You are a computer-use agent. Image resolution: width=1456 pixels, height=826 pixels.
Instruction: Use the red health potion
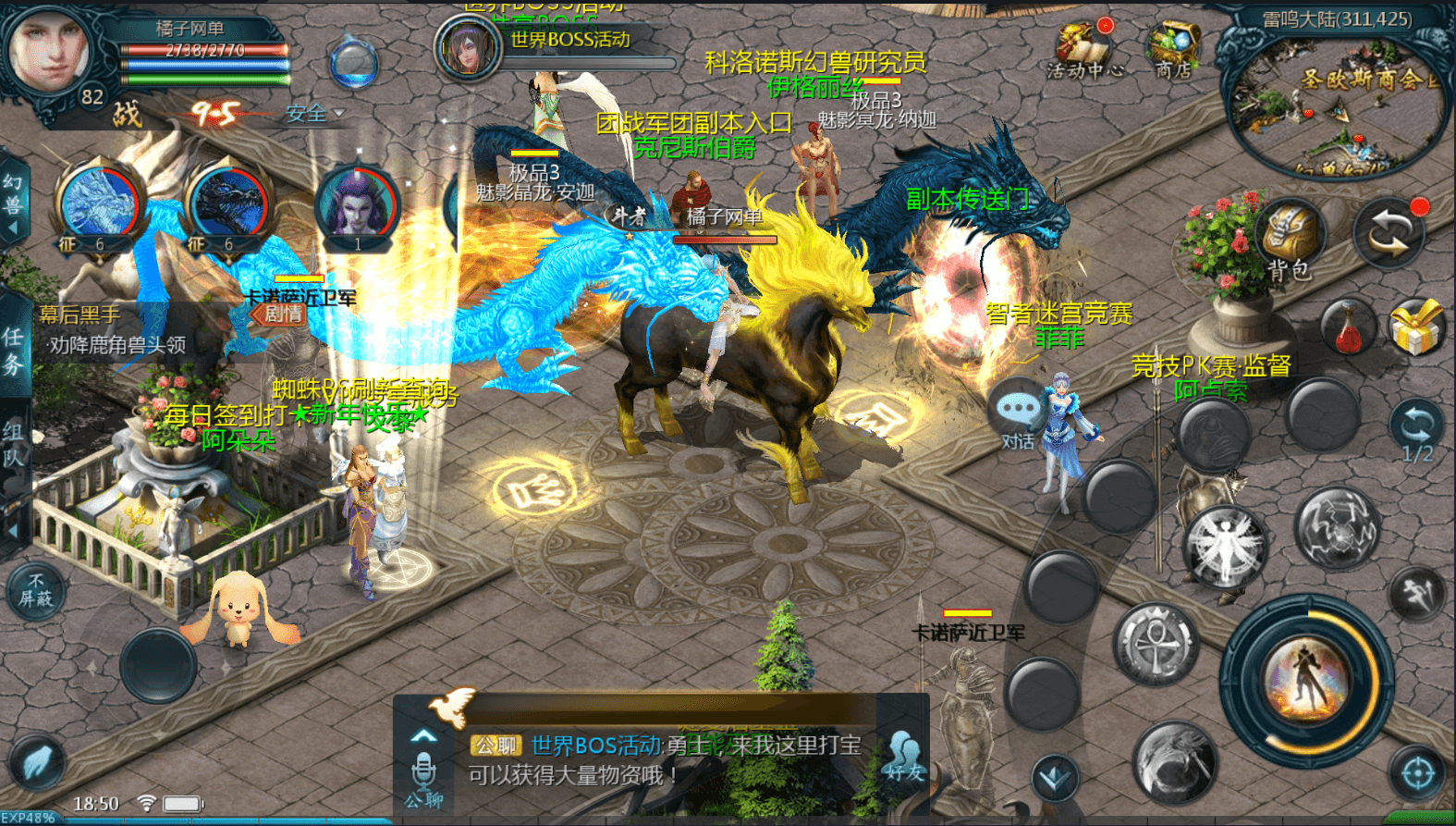click(x=1348, y=328)
